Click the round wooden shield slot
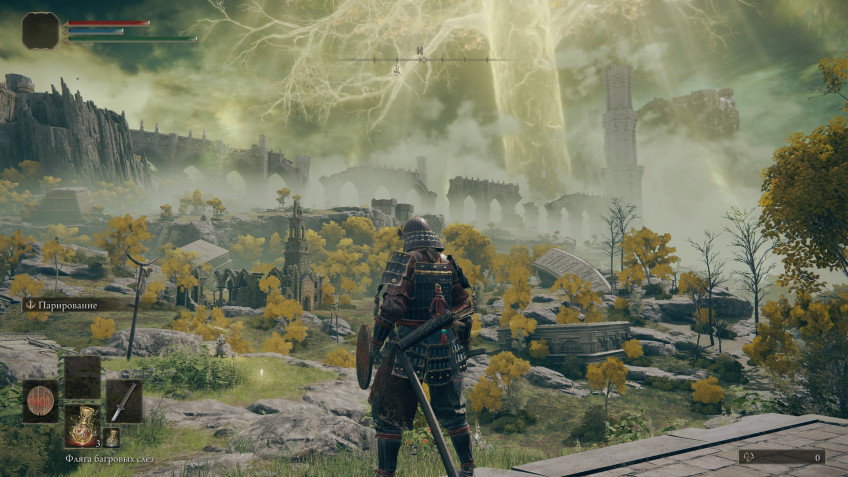848x477 pixels. click(41, 400)
